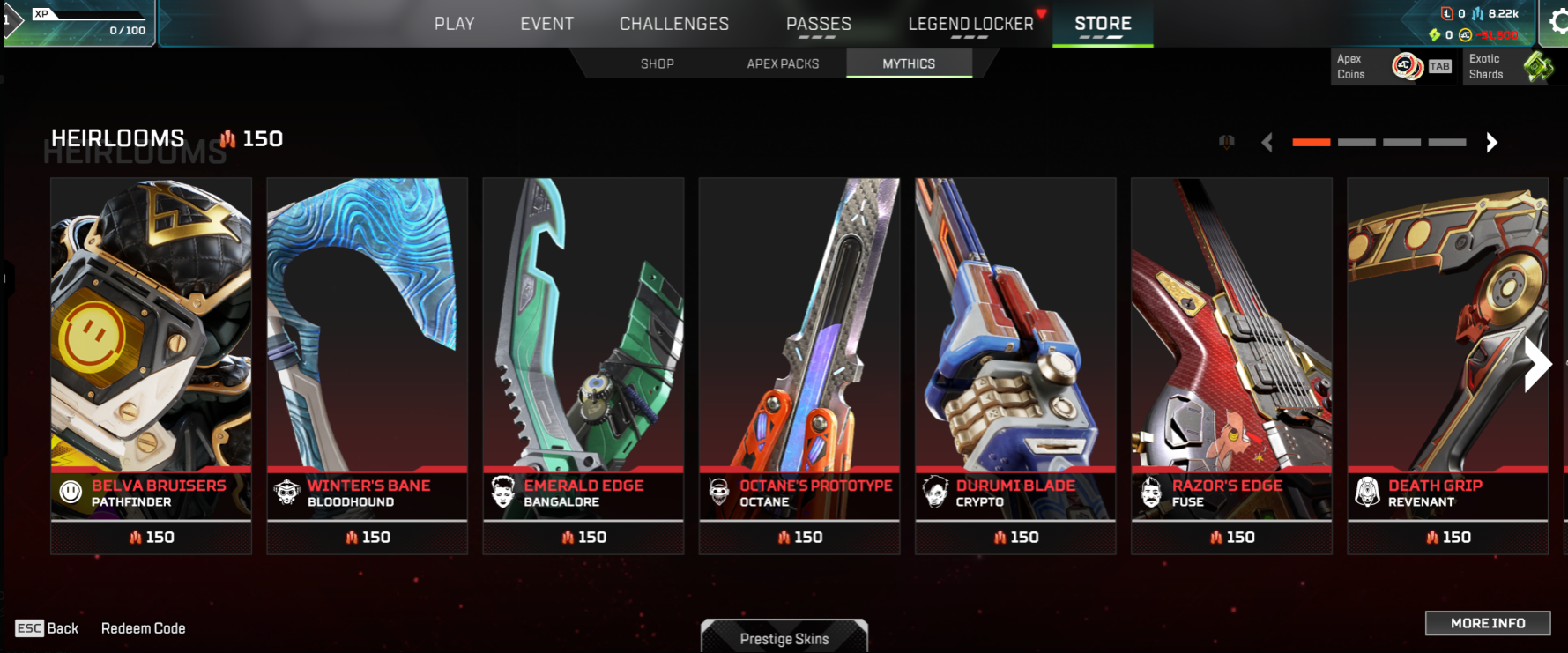Select the Mythics sub-tab
Image resolution: width=1568 pixels, height=653 pixels.
(x=909, y=63)
